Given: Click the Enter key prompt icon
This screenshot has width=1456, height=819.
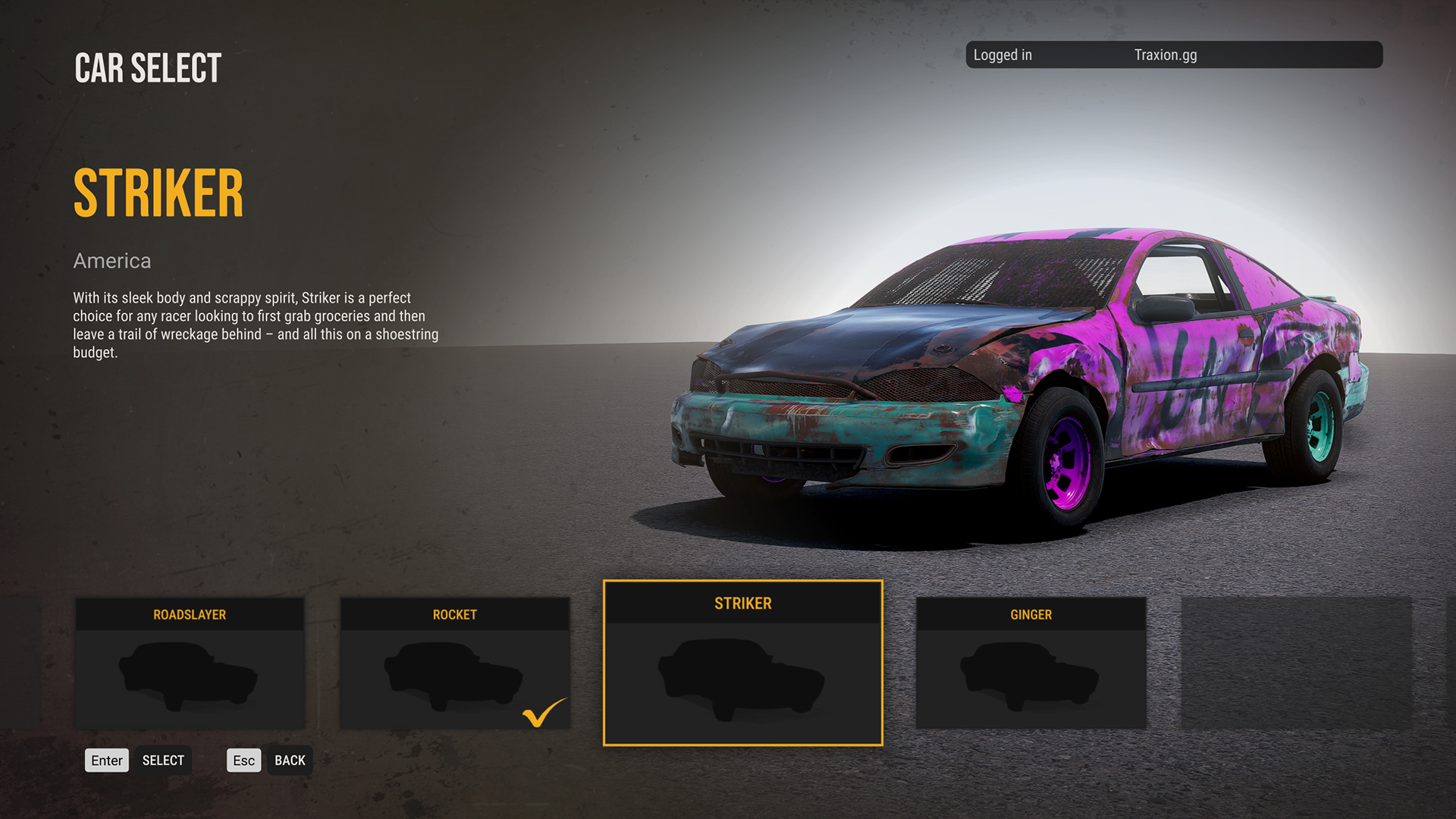Looking at the screenshot, I should point(106,760).
